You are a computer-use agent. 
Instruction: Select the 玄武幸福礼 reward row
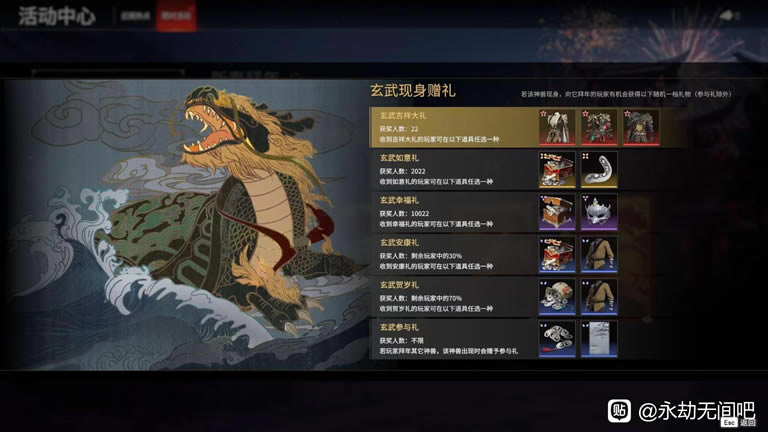(450, 212)
